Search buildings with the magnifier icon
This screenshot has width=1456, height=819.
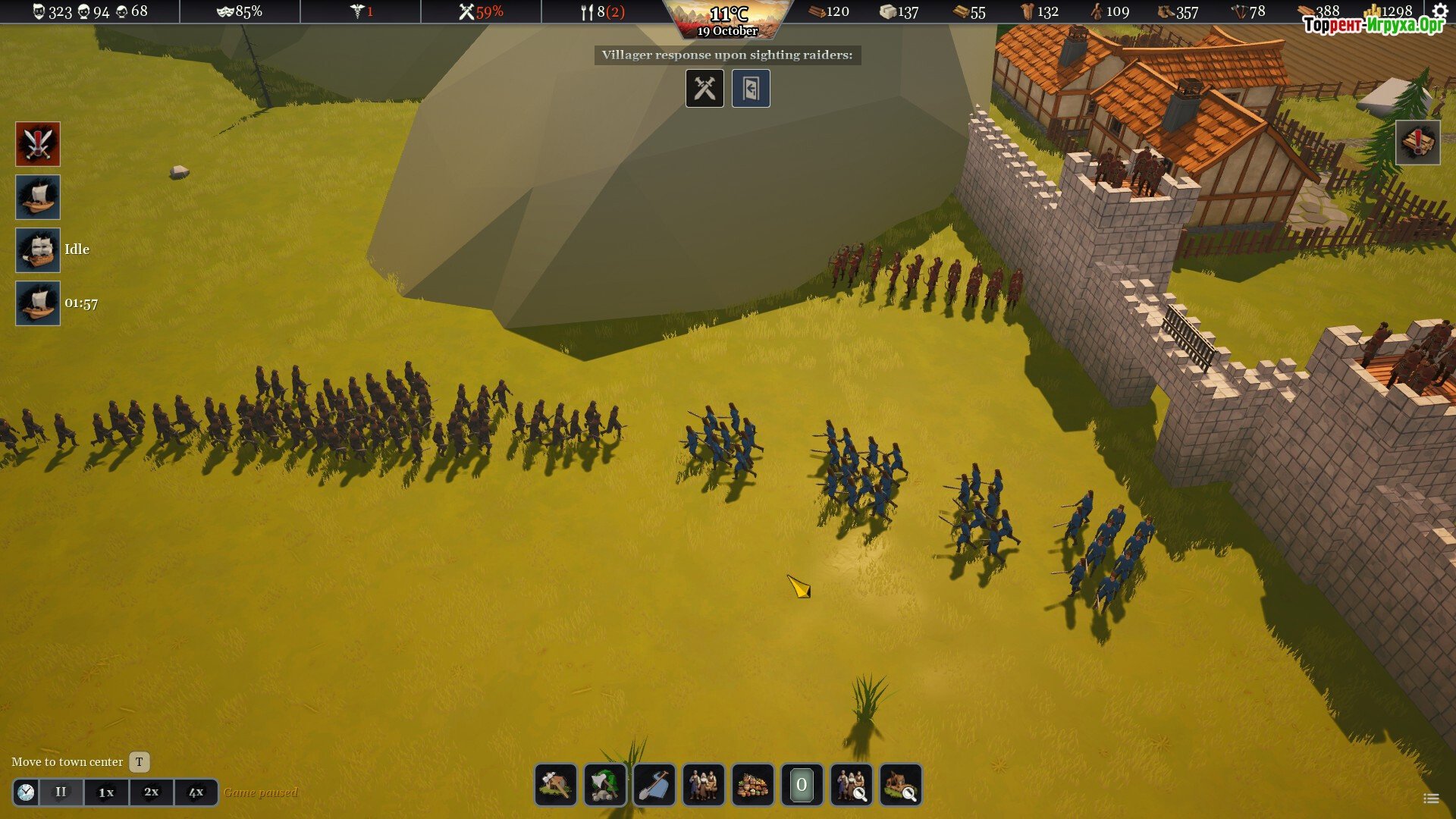[900, 784]
